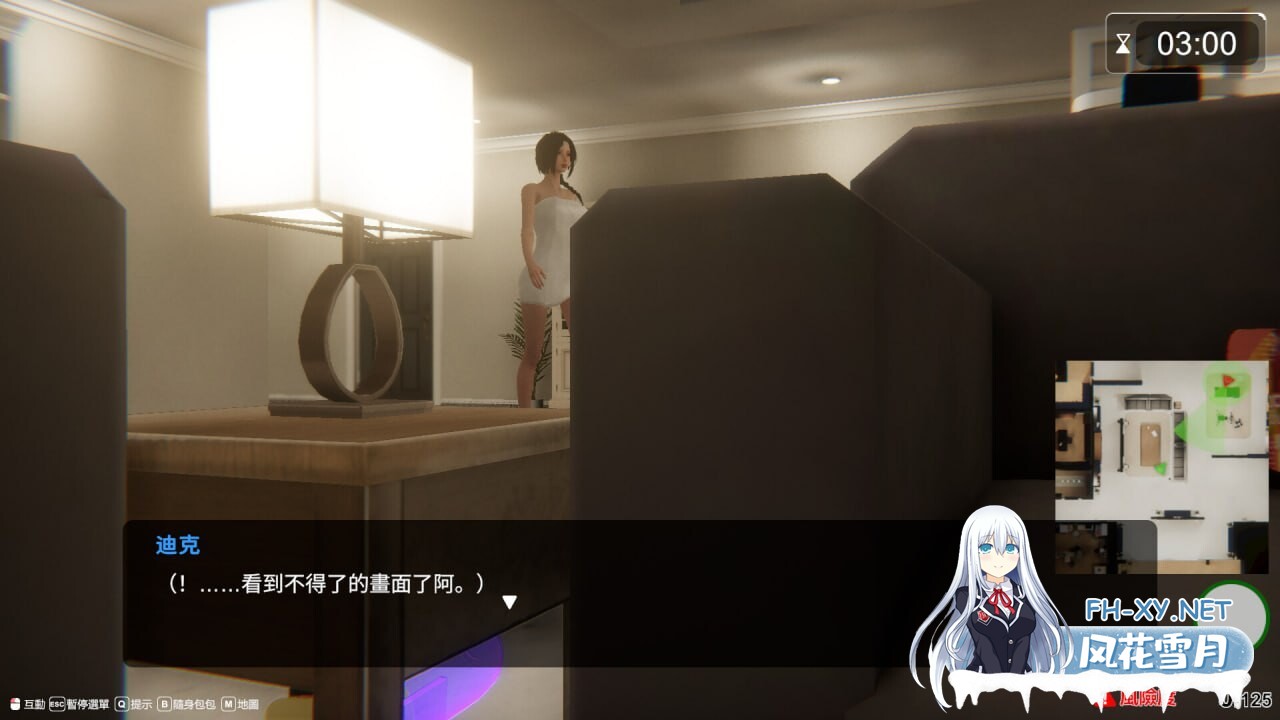Image resolution: width=1280 pixels, height=720 pixels.
Task: Click the Q 提示 hint key icon
Action: (x=122, y=703)
